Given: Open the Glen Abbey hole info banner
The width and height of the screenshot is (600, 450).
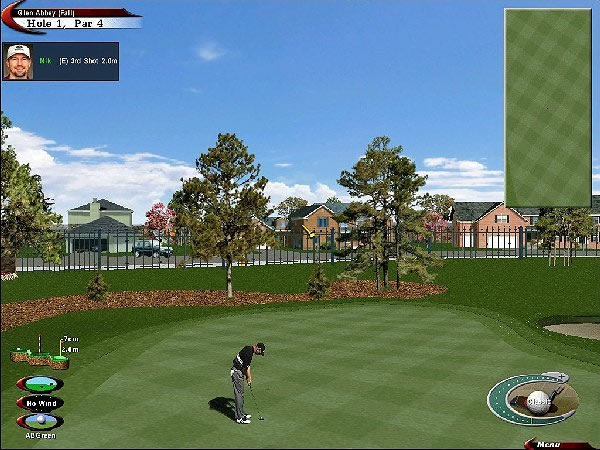Looking at the screenshot, I should coord(70,17).
